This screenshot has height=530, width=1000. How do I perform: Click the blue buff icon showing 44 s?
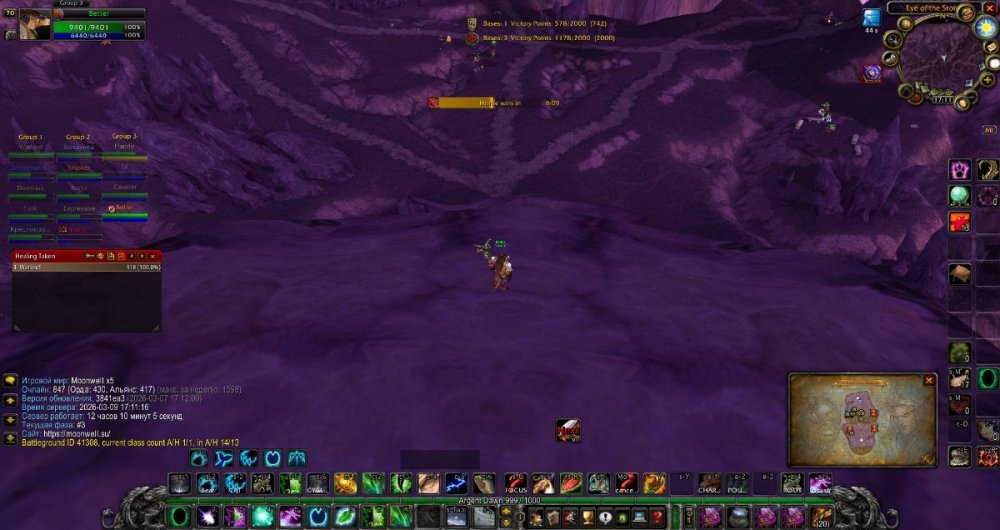coord(871,18)
